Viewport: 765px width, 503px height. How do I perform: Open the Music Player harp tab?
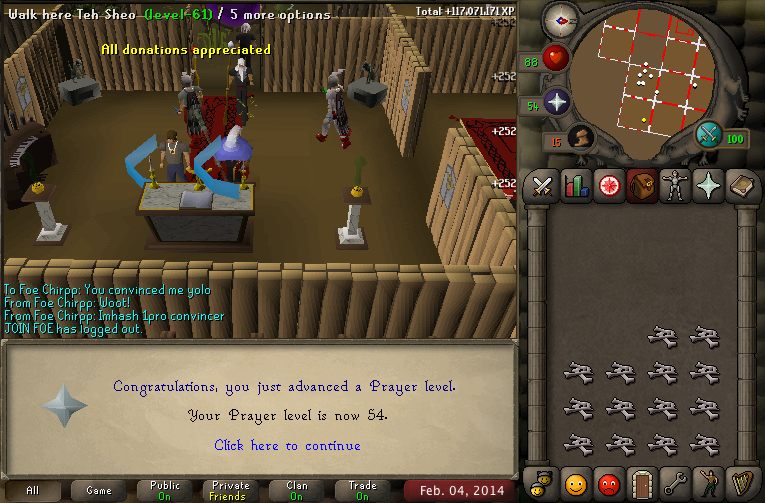[741, 485]
